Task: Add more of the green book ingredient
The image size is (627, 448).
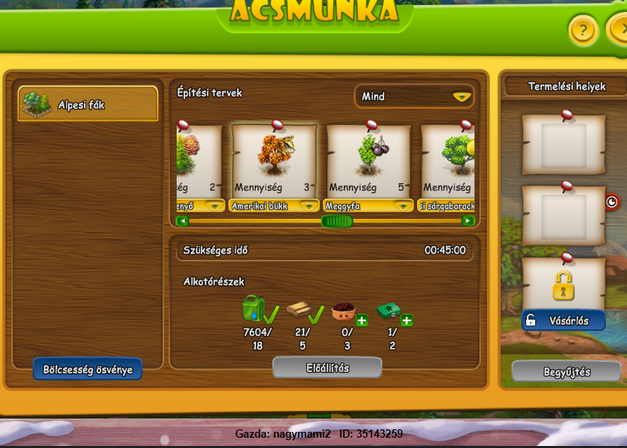Action: click(x=407, y=321)
